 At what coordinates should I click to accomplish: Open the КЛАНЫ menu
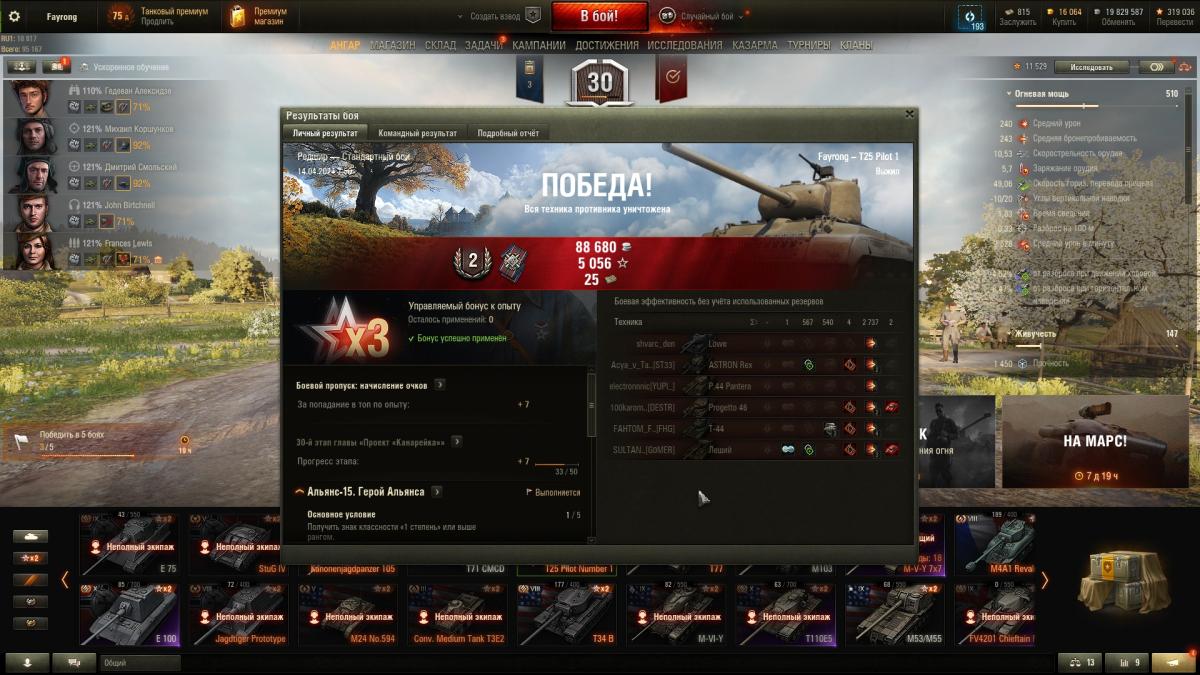coord(855,45)
